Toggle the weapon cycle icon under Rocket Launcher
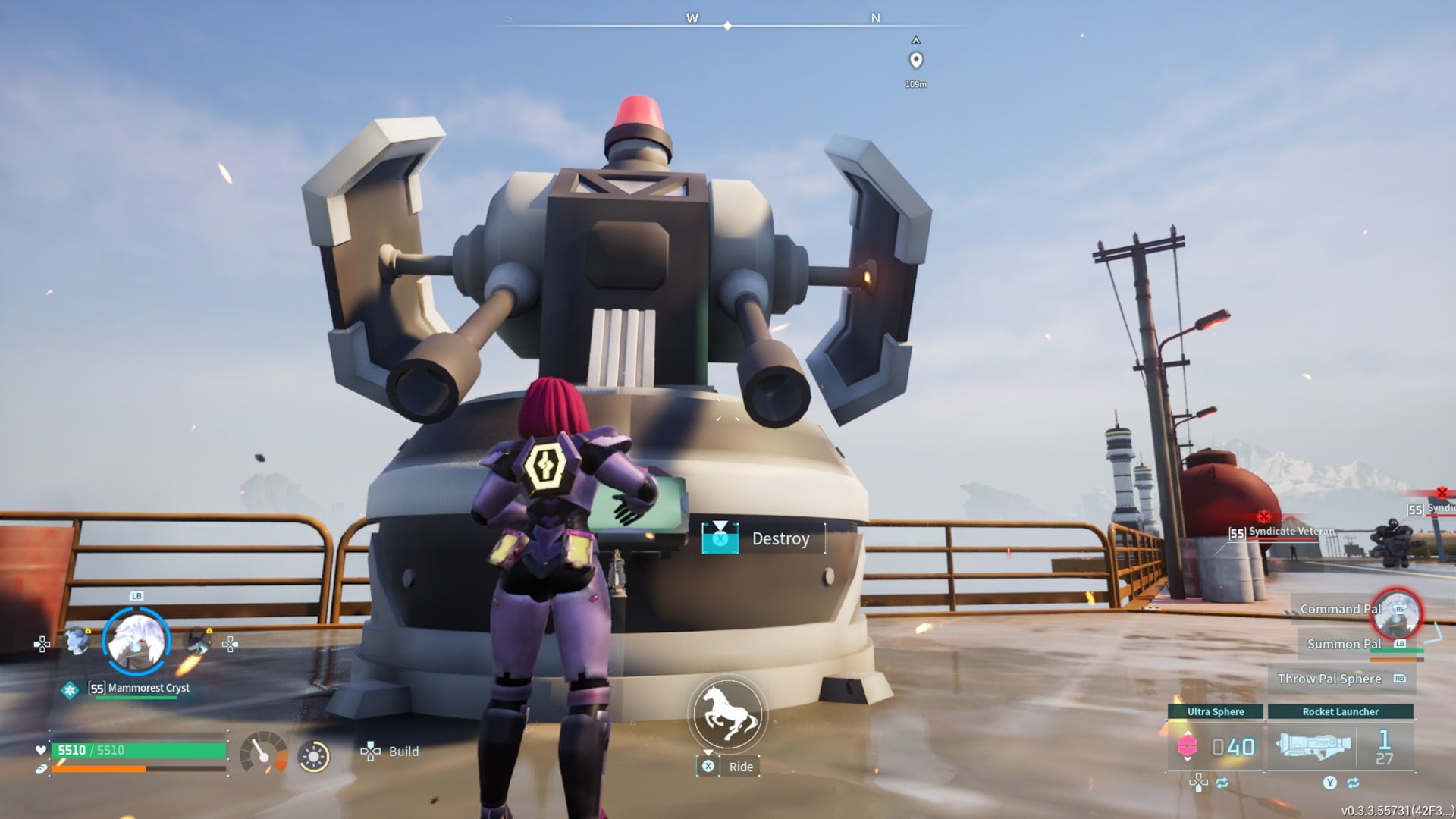 tap(1354, 784)
